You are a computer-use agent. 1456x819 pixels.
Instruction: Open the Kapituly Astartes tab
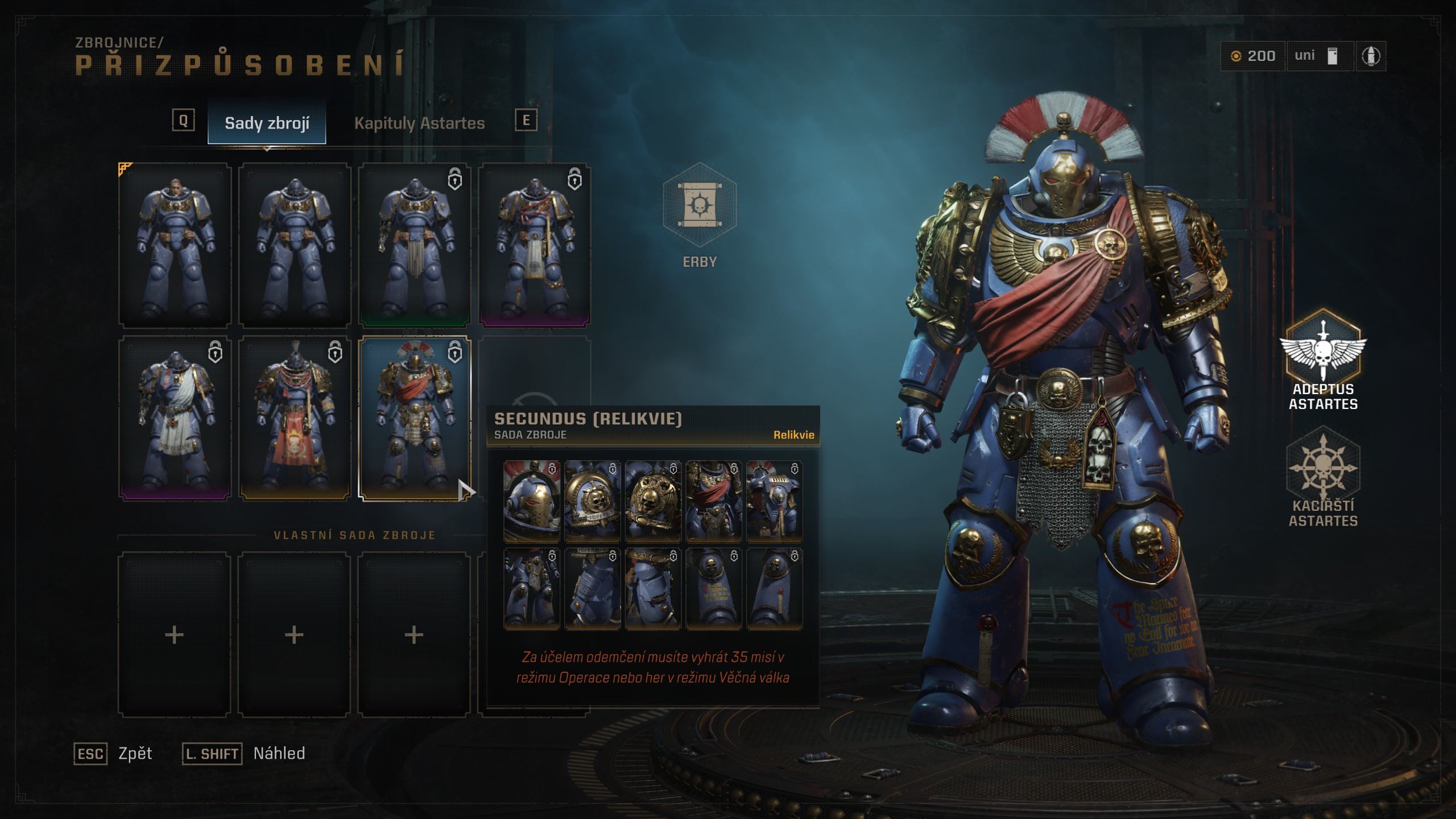pyautogui.click(x=419, y=123)
